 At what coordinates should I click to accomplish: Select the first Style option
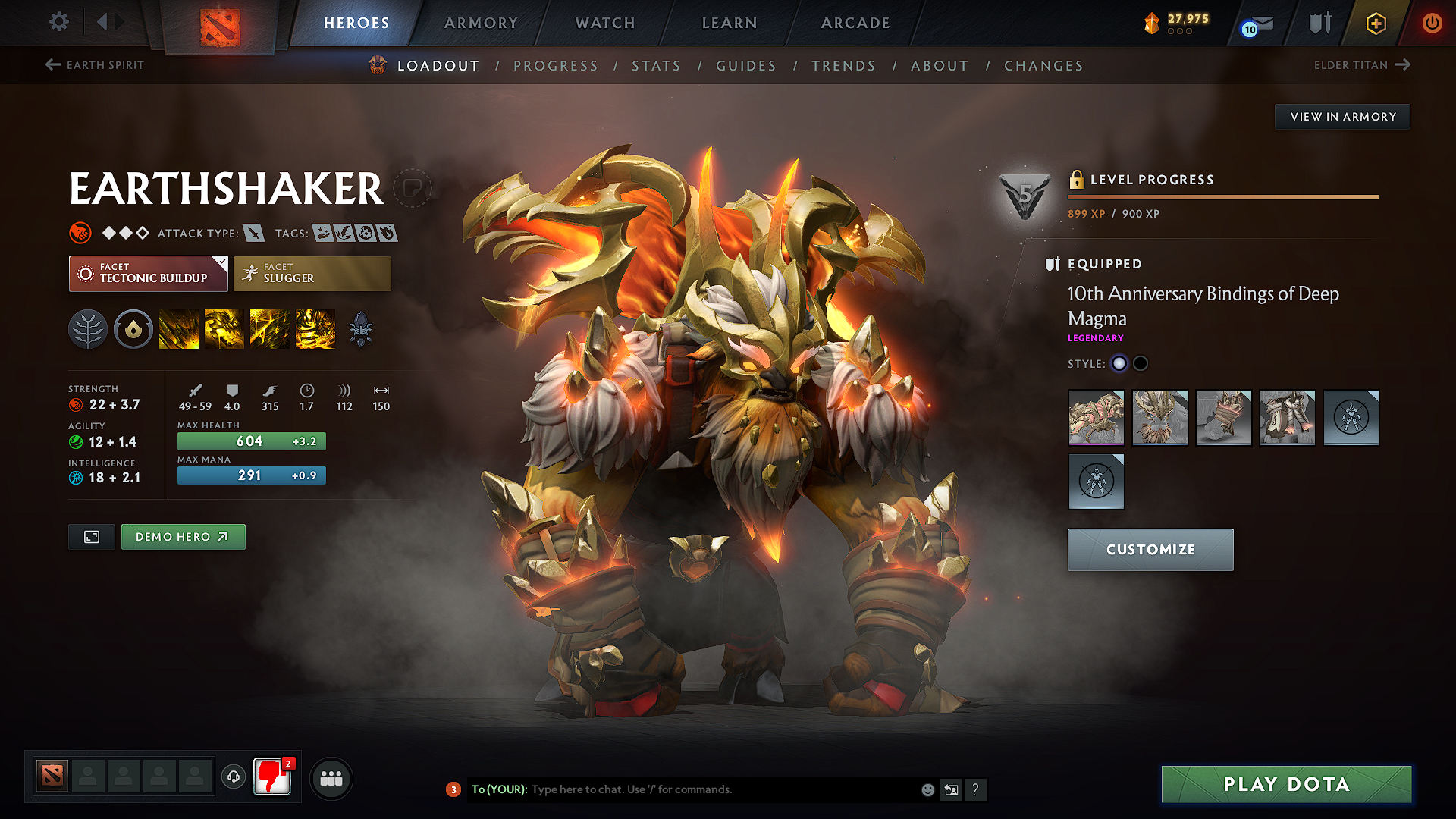1119,363
